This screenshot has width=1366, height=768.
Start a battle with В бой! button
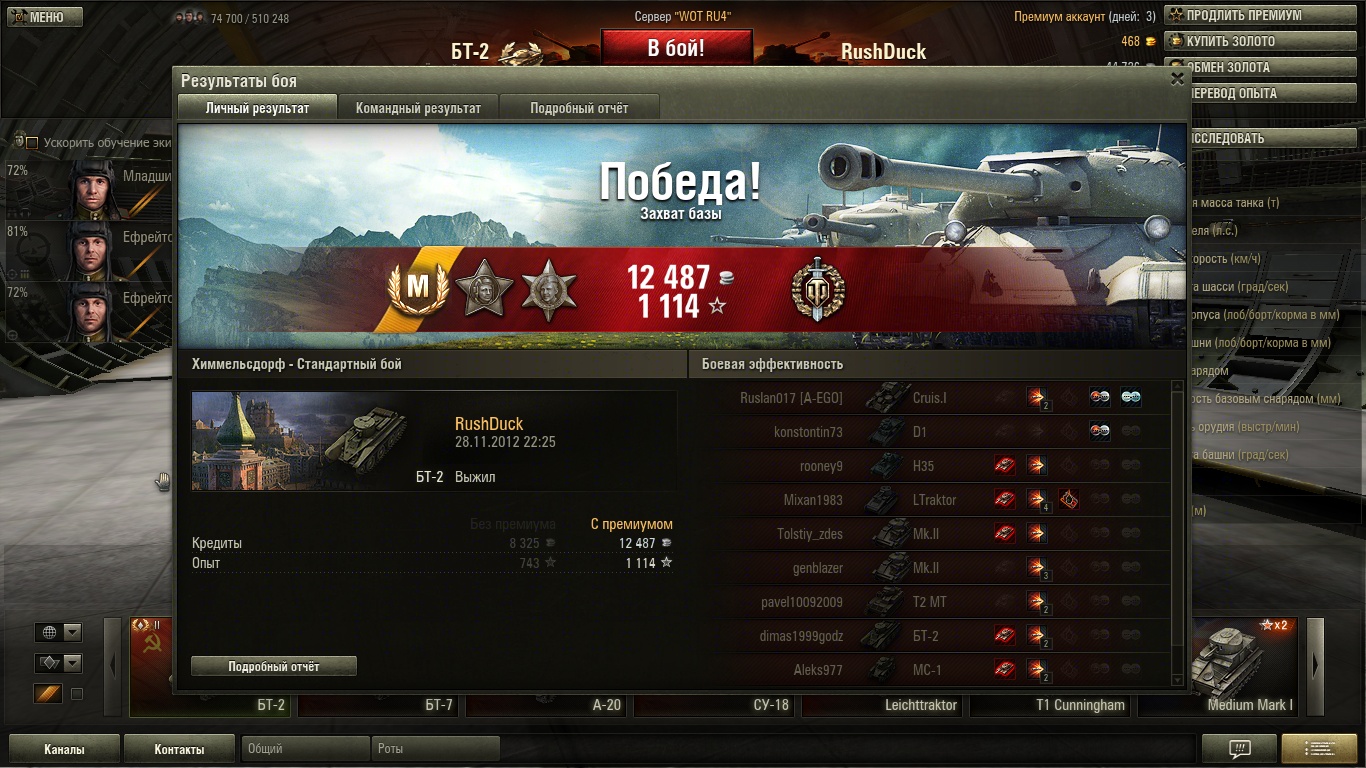pyautogui.click(x=676, y=48)
